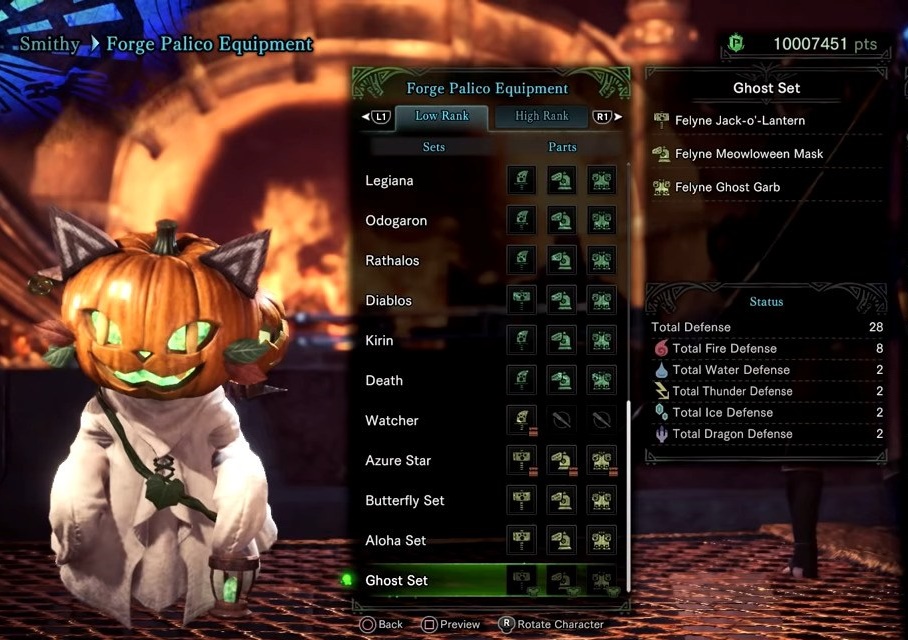Choose the Death set
The width and height of the screenshot is (908, 640).
pyautogui.click(x=384, y=381)
